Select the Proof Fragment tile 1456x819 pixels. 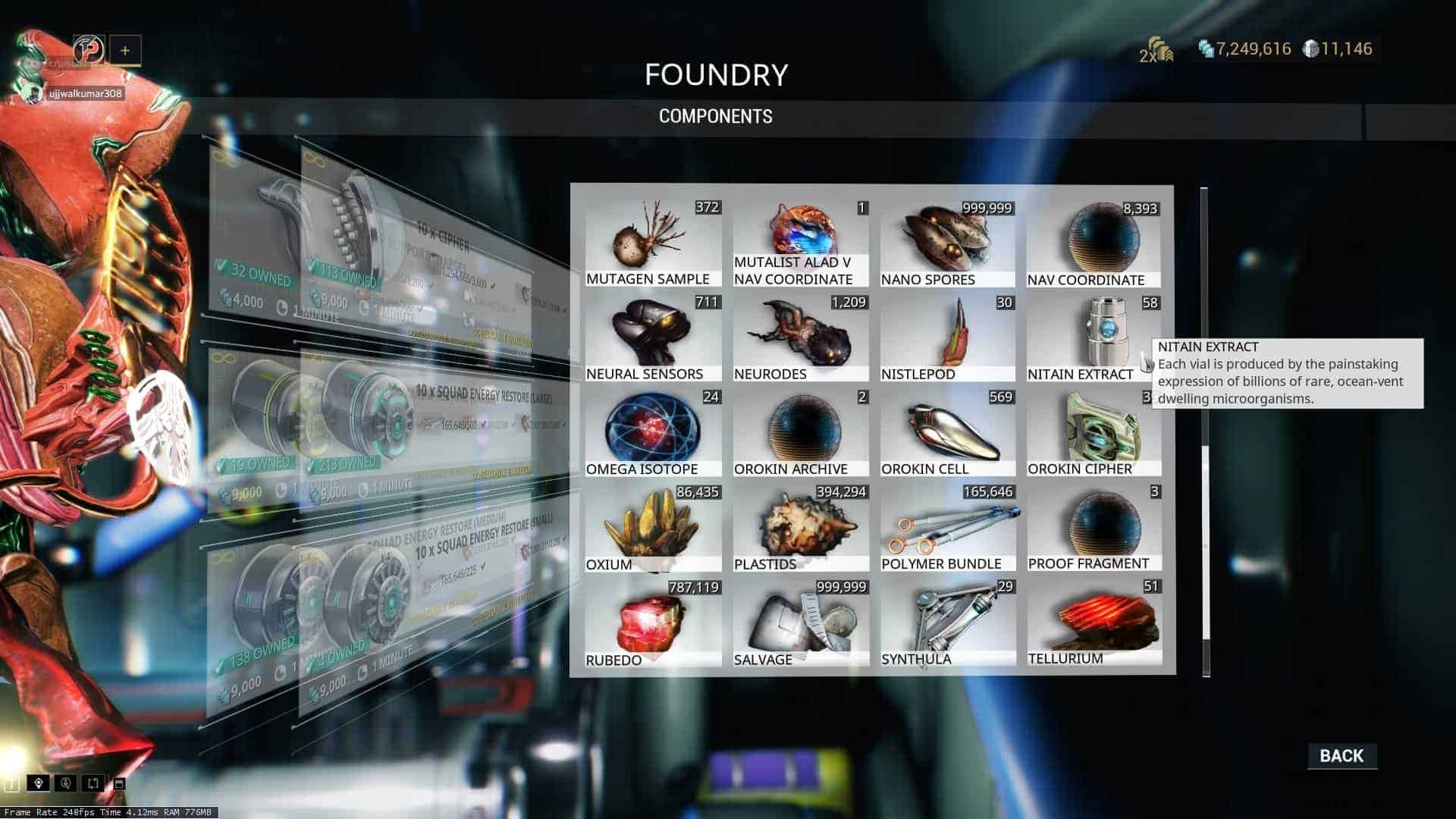coord(1094,527)
